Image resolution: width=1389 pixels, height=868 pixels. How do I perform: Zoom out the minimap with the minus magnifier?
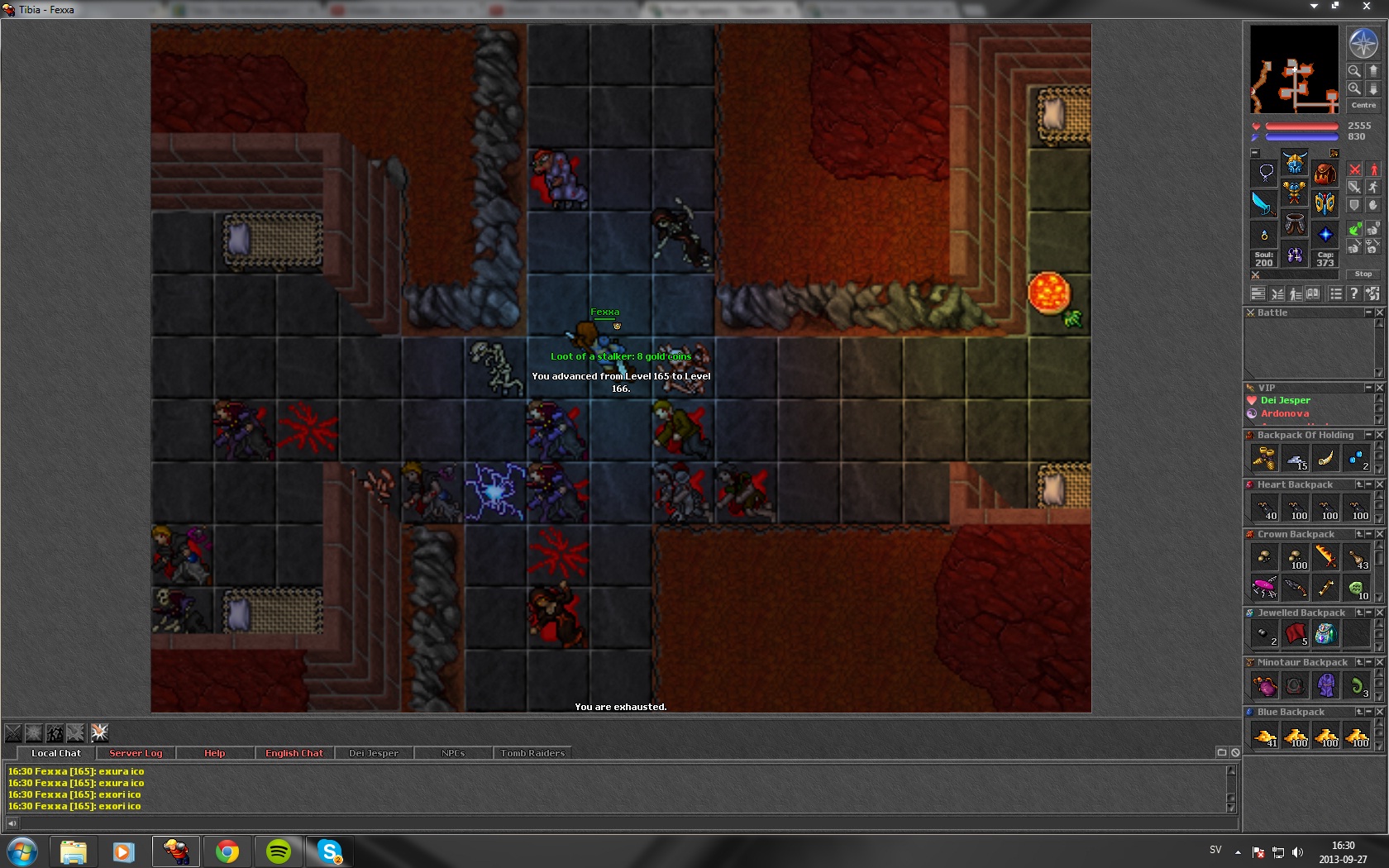pyautogui.click(x=1354, y=71)
